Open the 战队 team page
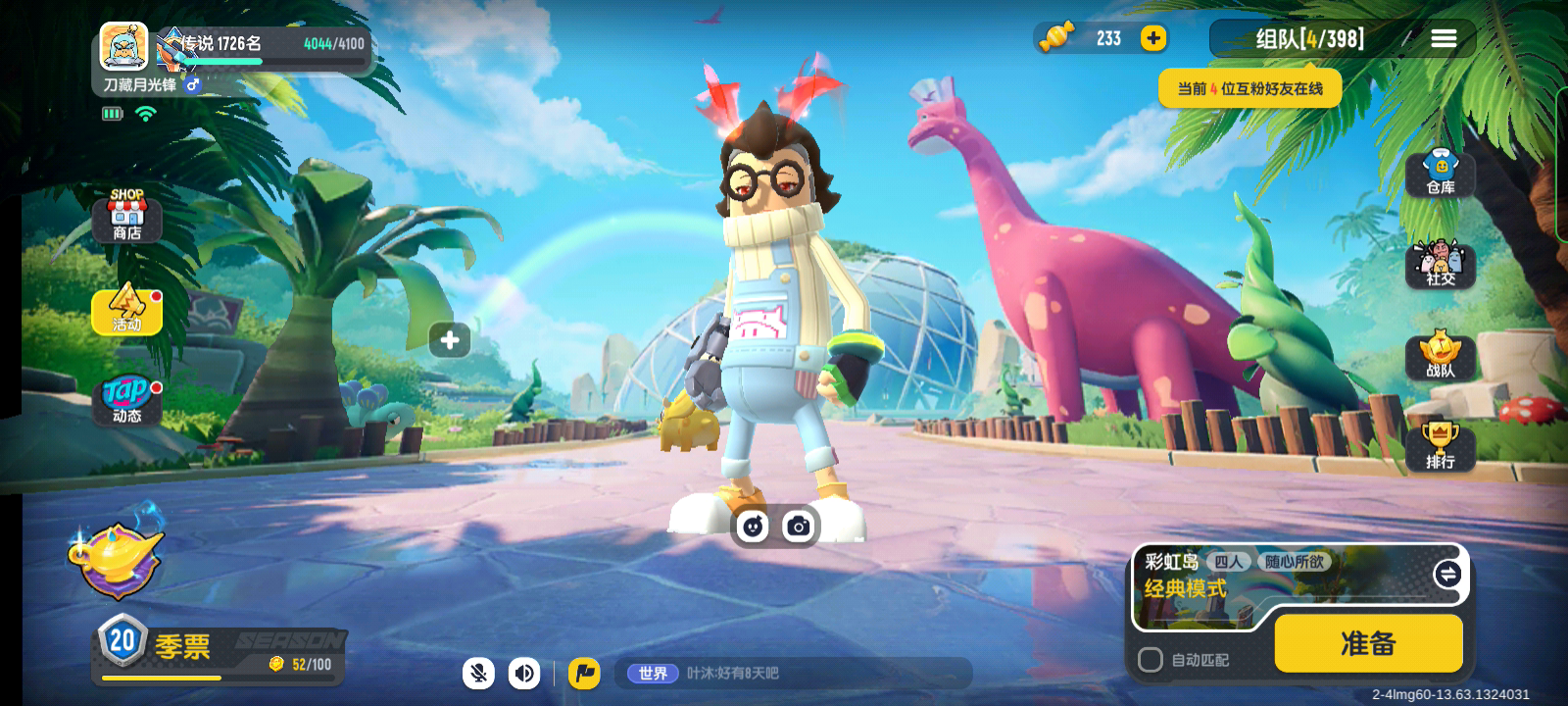 point(1440,356)
